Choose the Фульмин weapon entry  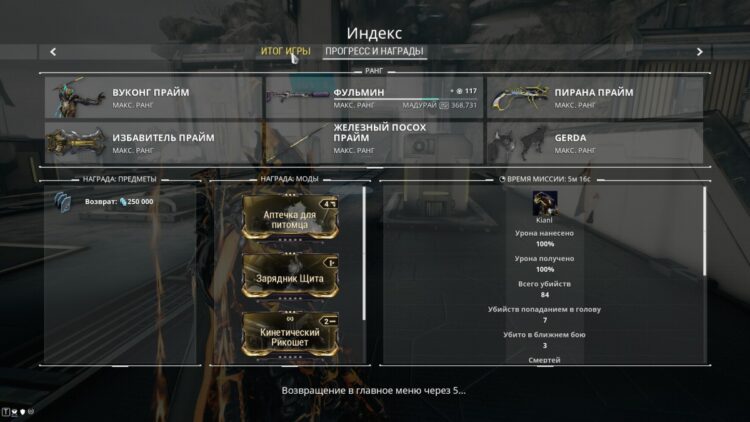coord(373,98)
